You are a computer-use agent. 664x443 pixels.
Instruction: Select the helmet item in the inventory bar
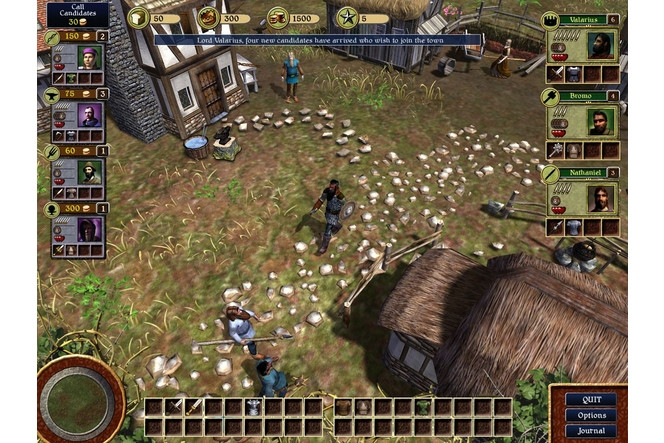tap(253, 407)
